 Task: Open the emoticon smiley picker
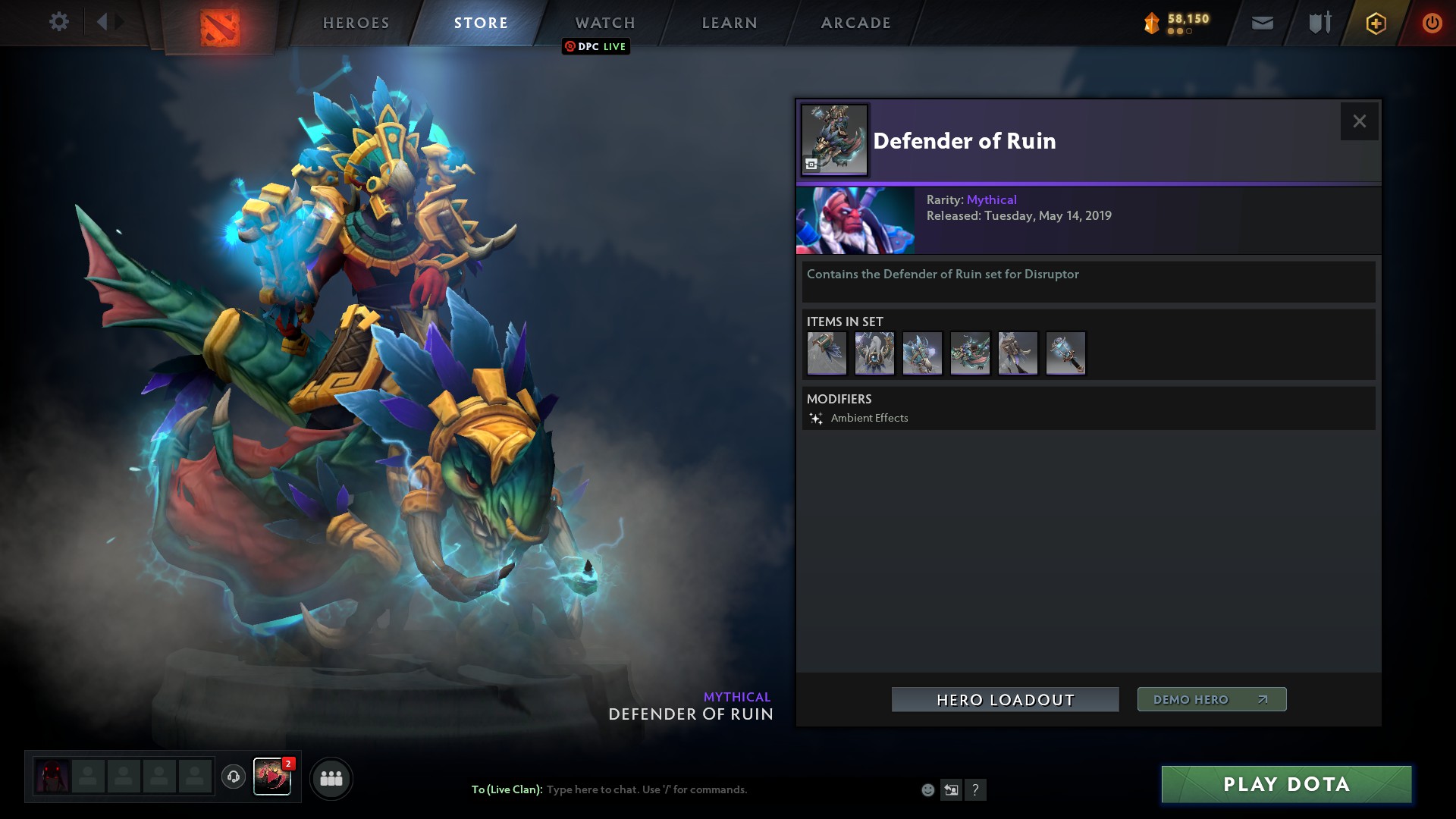(x=927, y=790)
